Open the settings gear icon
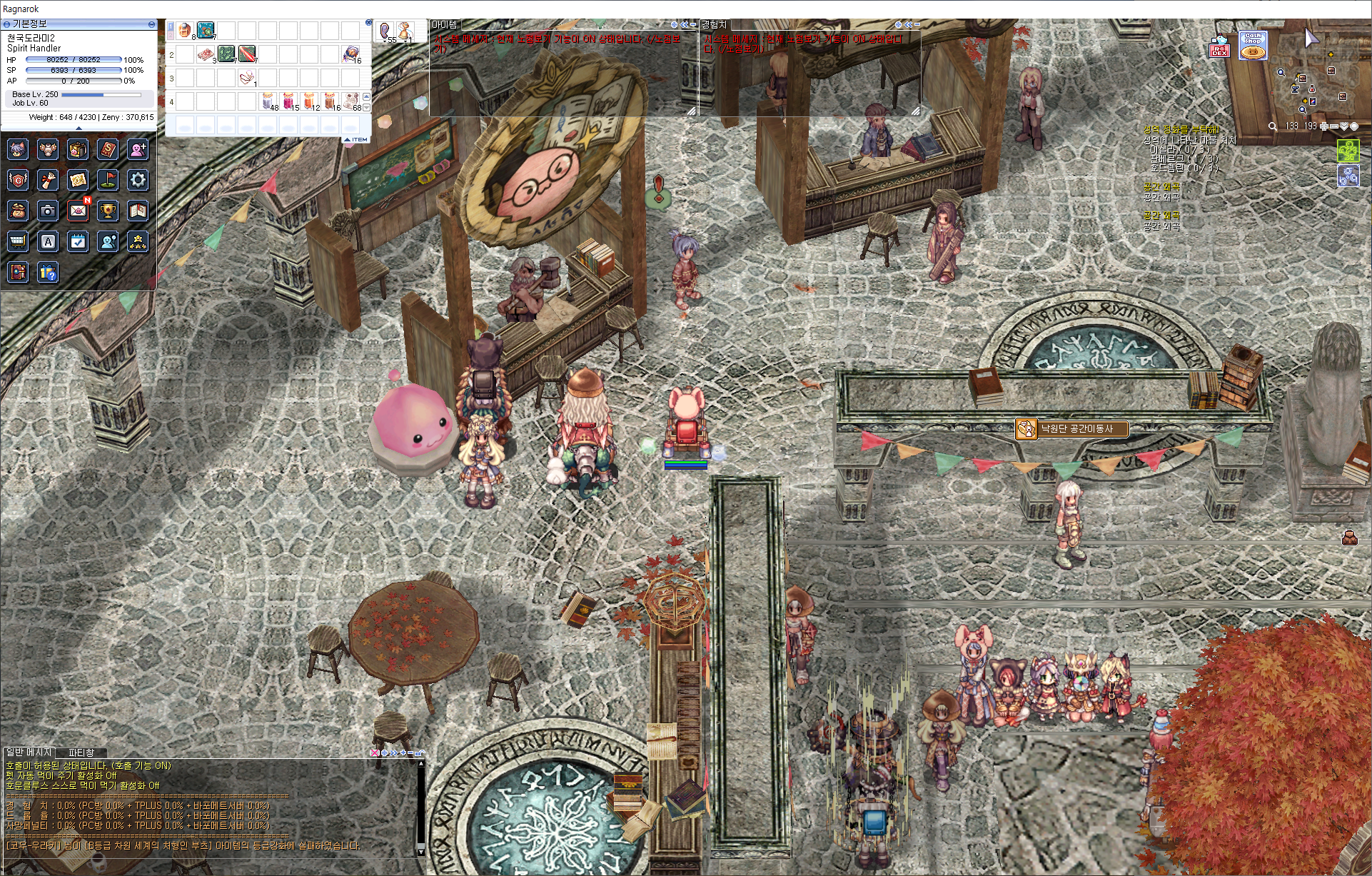Screen dimensions: 1372x876 pos(138,180)
